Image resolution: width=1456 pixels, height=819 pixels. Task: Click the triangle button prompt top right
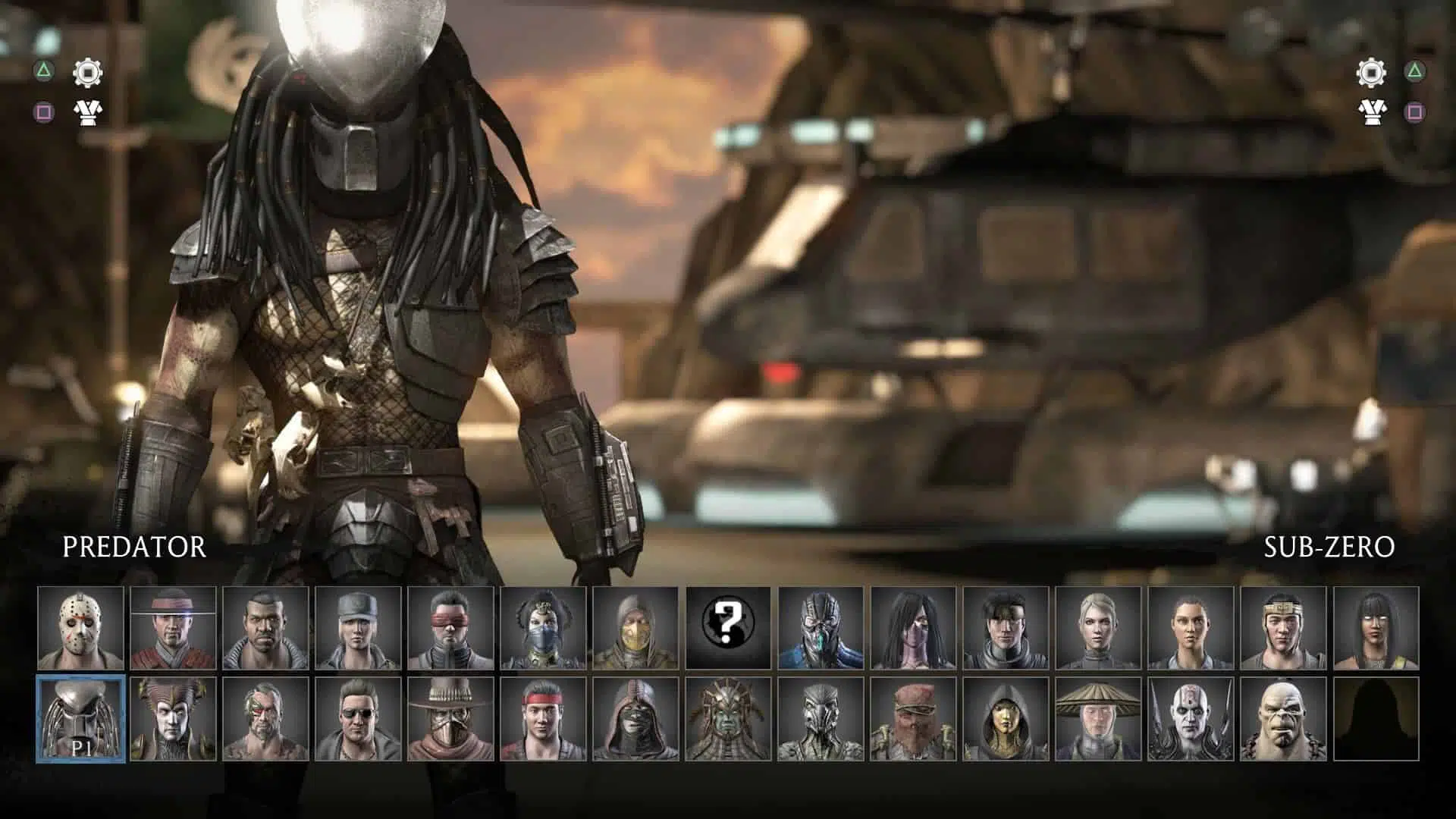[1412, 71]
